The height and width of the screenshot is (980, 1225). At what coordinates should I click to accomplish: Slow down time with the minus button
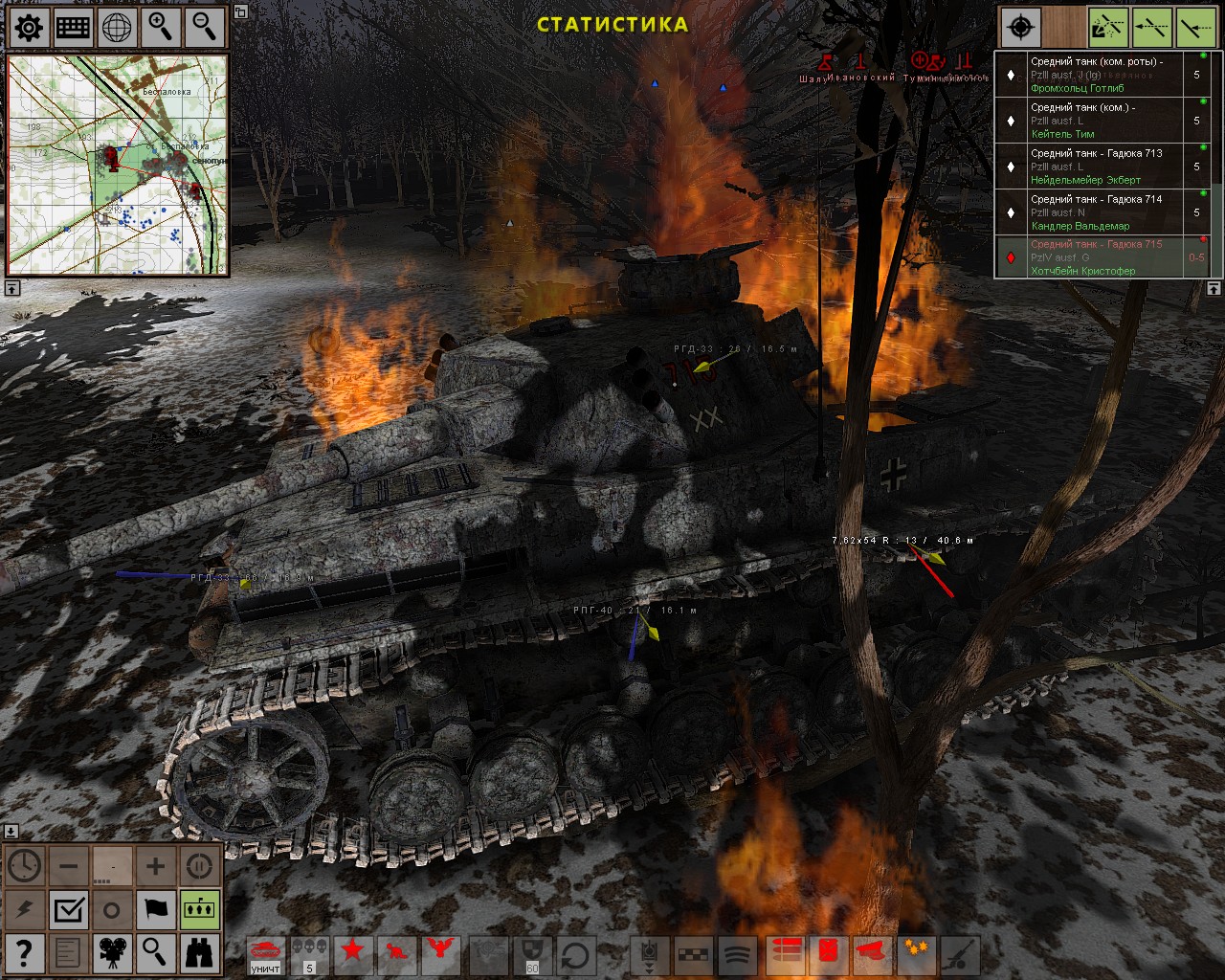[x=68, y=867]
